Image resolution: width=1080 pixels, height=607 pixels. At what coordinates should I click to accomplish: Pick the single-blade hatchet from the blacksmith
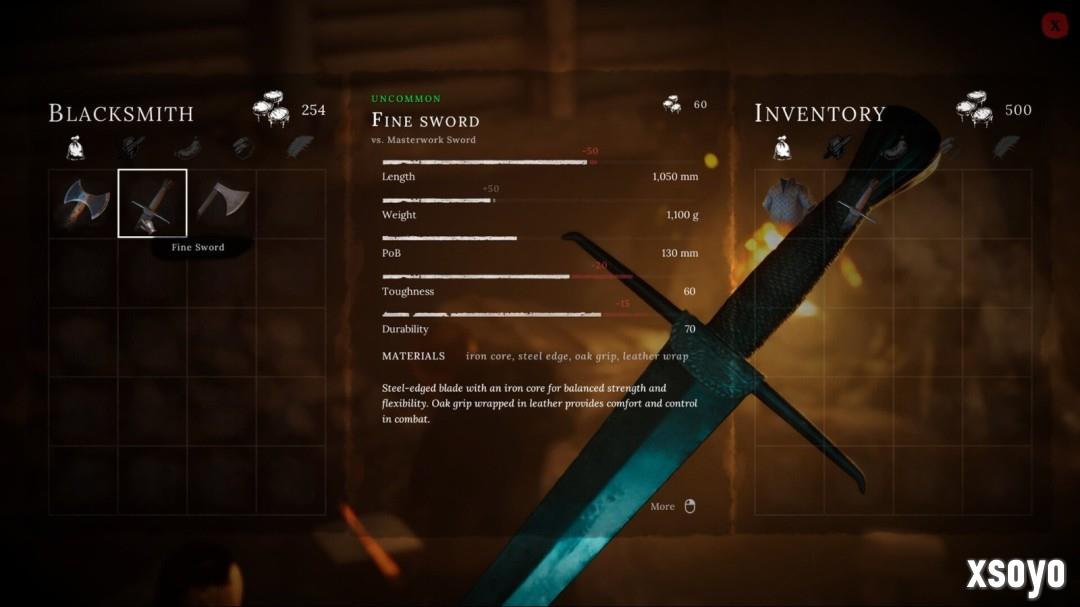point(221,203)
